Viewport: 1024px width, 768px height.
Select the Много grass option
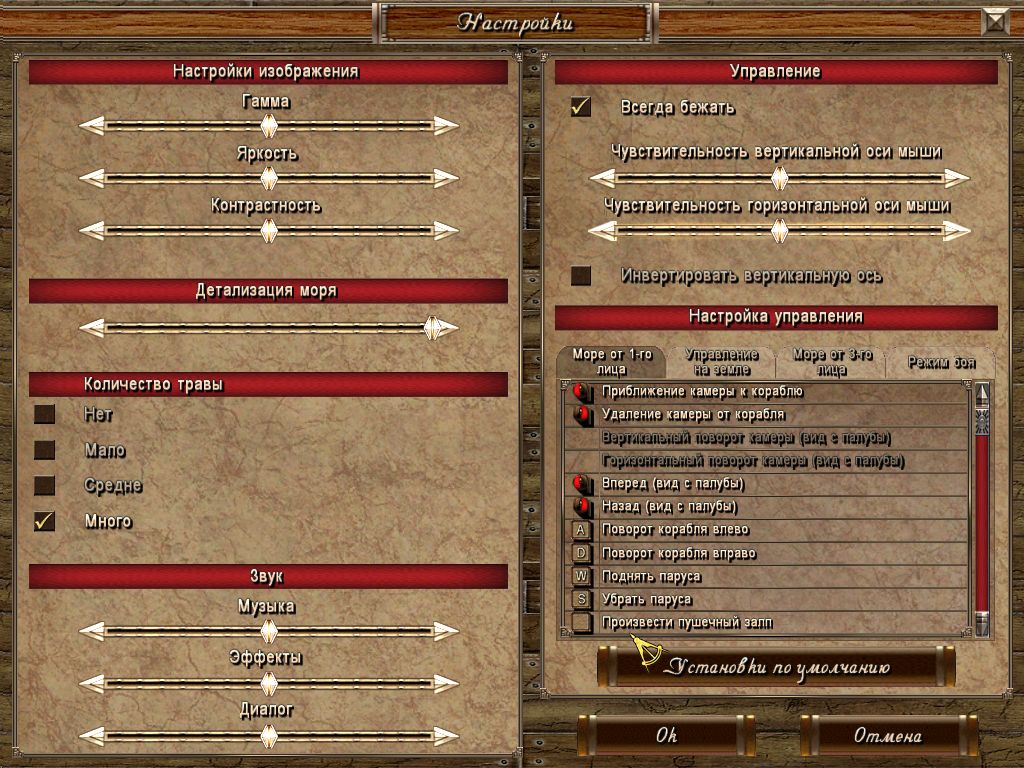pyautogui.click(x=45, y=521)
